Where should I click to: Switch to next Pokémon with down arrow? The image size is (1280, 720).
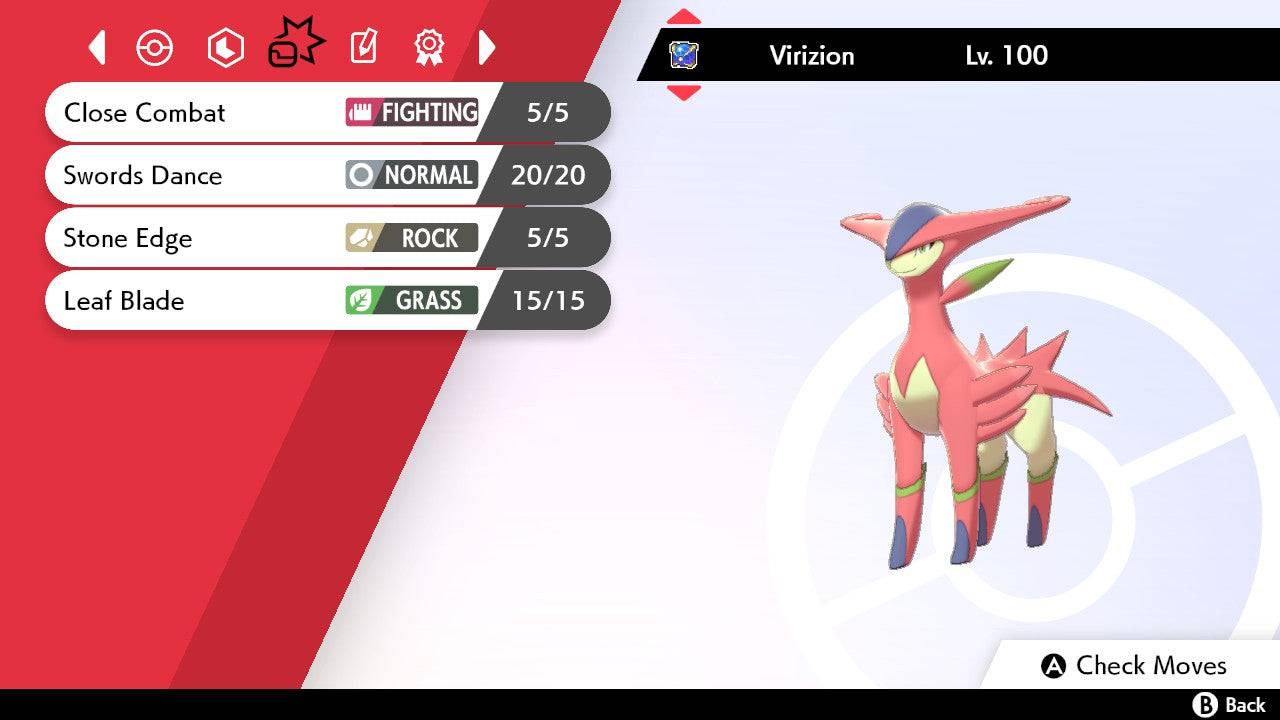[684, 93]
